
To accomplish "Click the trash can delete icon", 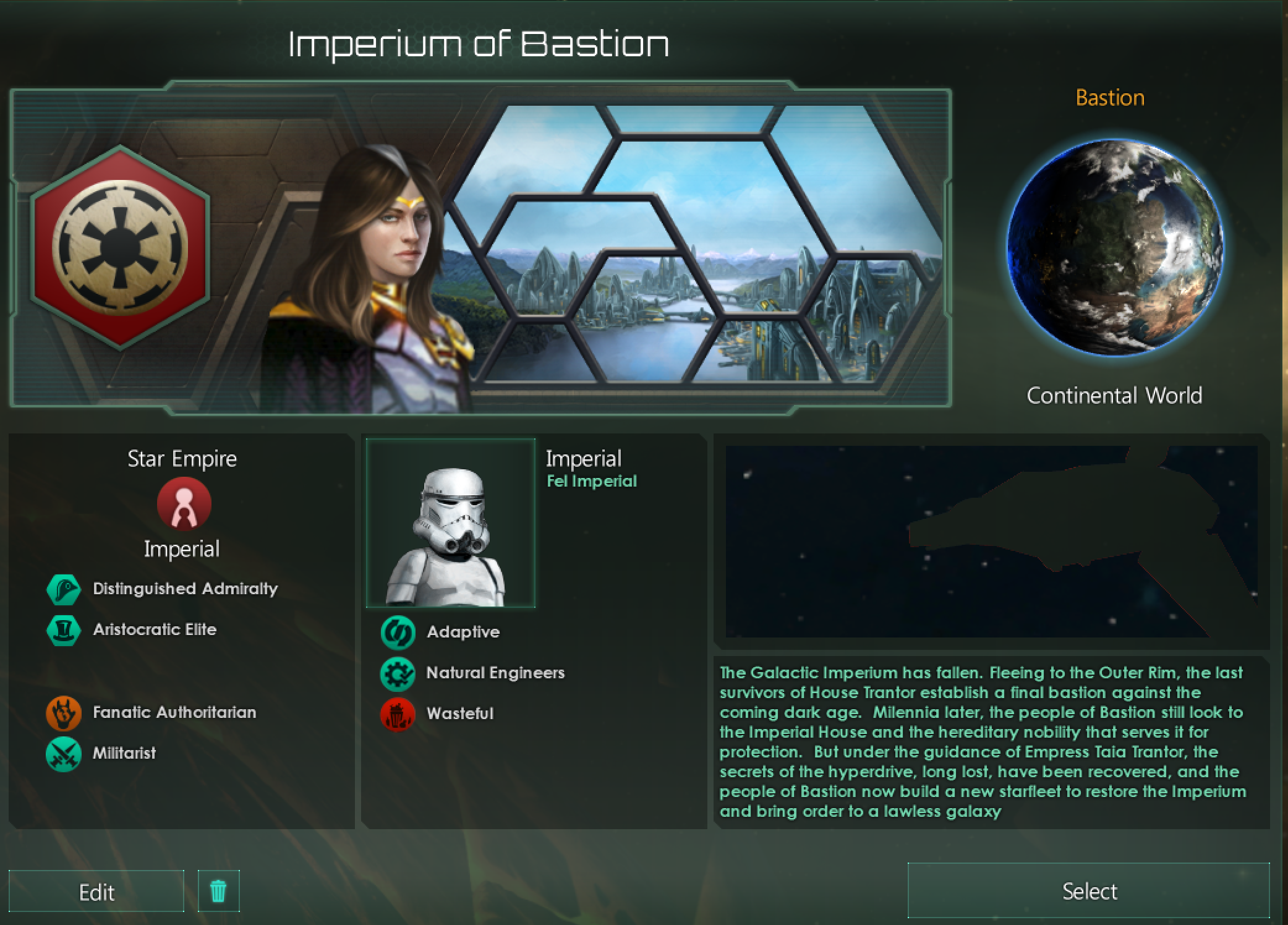I will pyautogui.click(x=218, y=891).
